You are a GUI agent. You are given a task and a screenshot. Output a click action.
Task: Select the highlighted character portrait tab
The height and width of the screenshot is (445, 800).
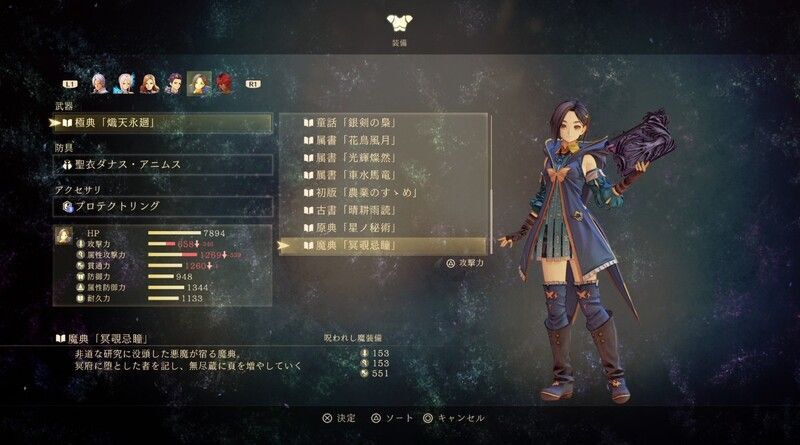click(x=198, y=83)
